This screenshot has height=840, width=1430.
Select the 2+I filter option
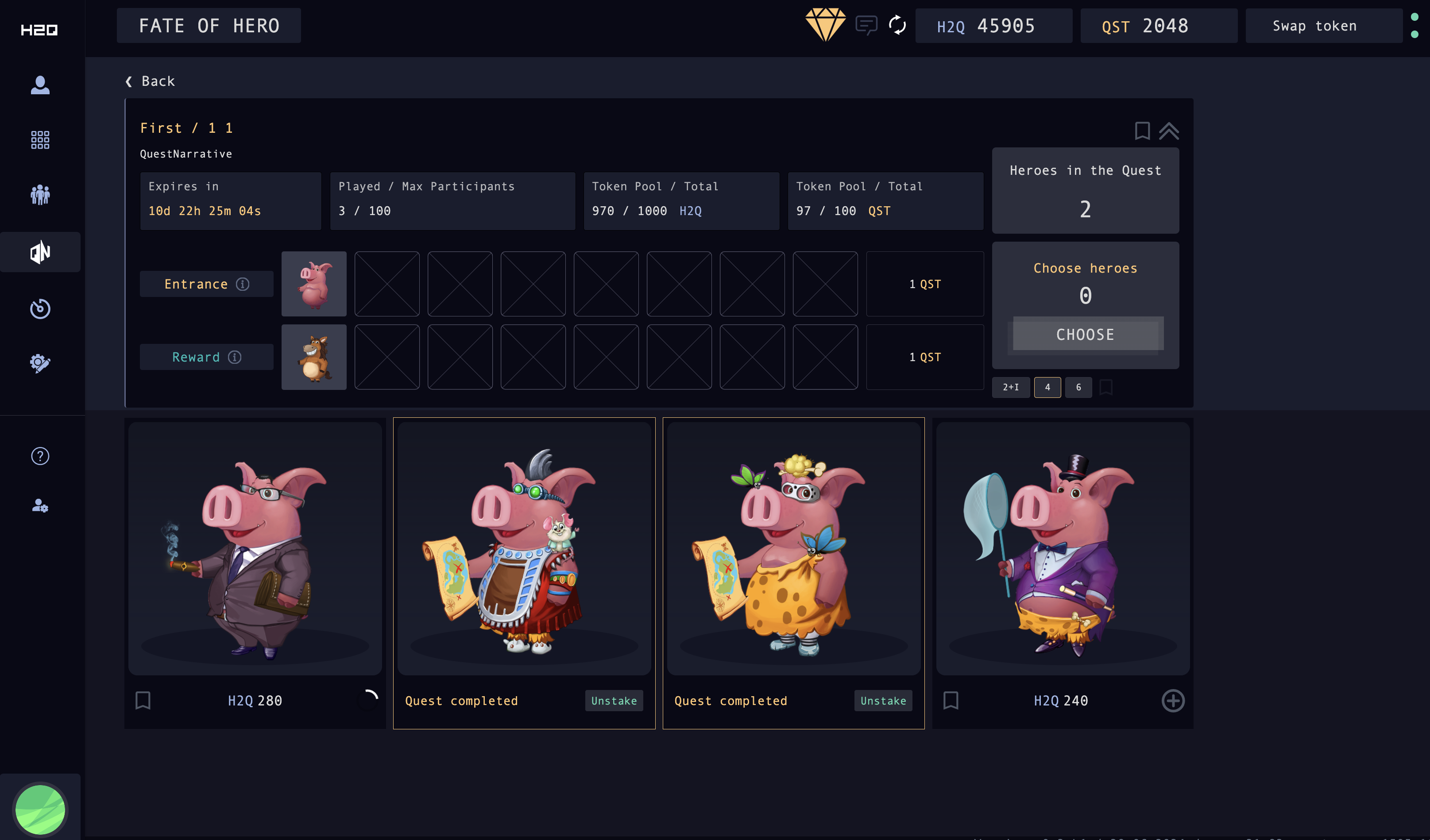coord(1010,387)
